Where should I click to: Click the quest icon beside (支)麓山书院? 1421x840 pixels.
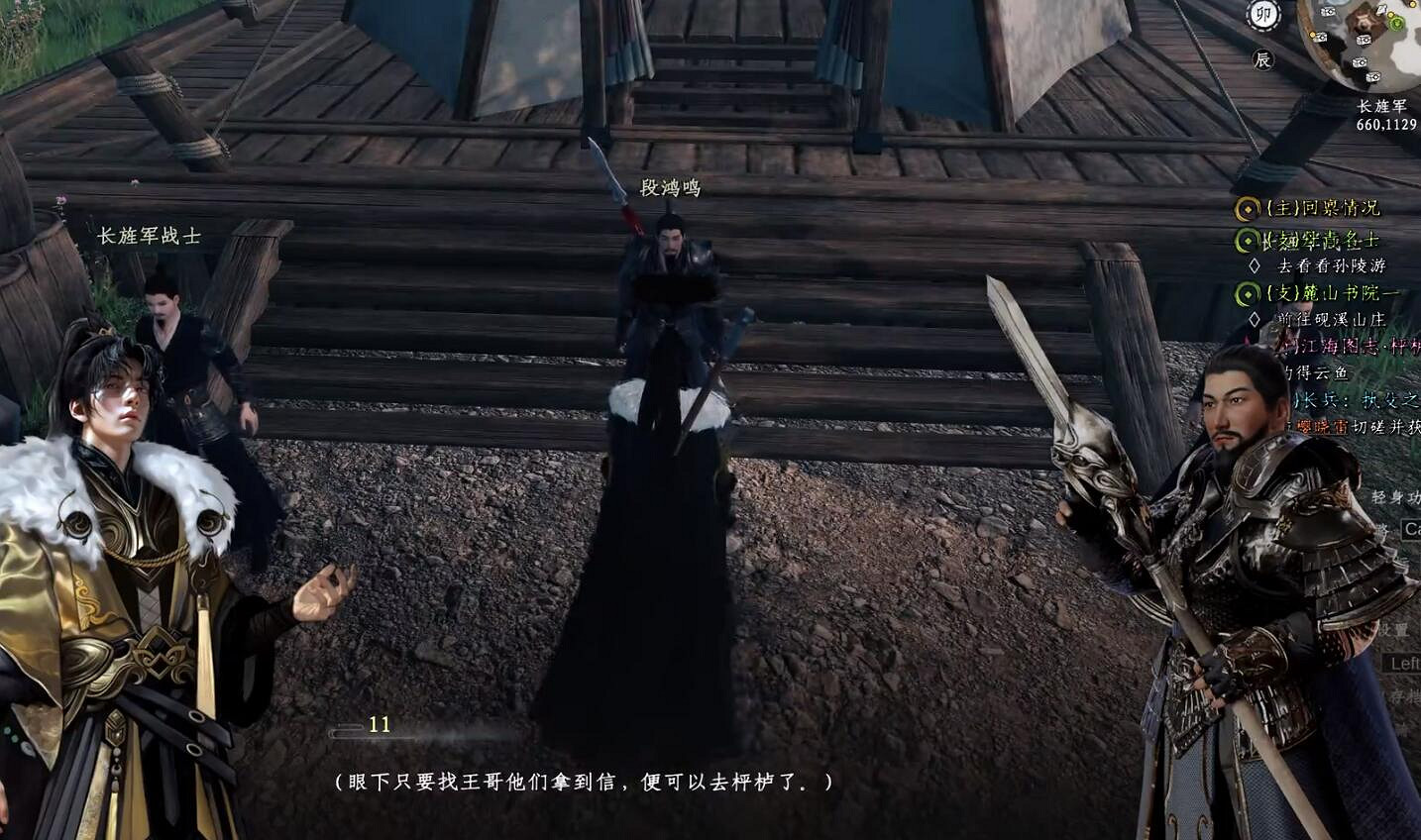(1246, 291)
